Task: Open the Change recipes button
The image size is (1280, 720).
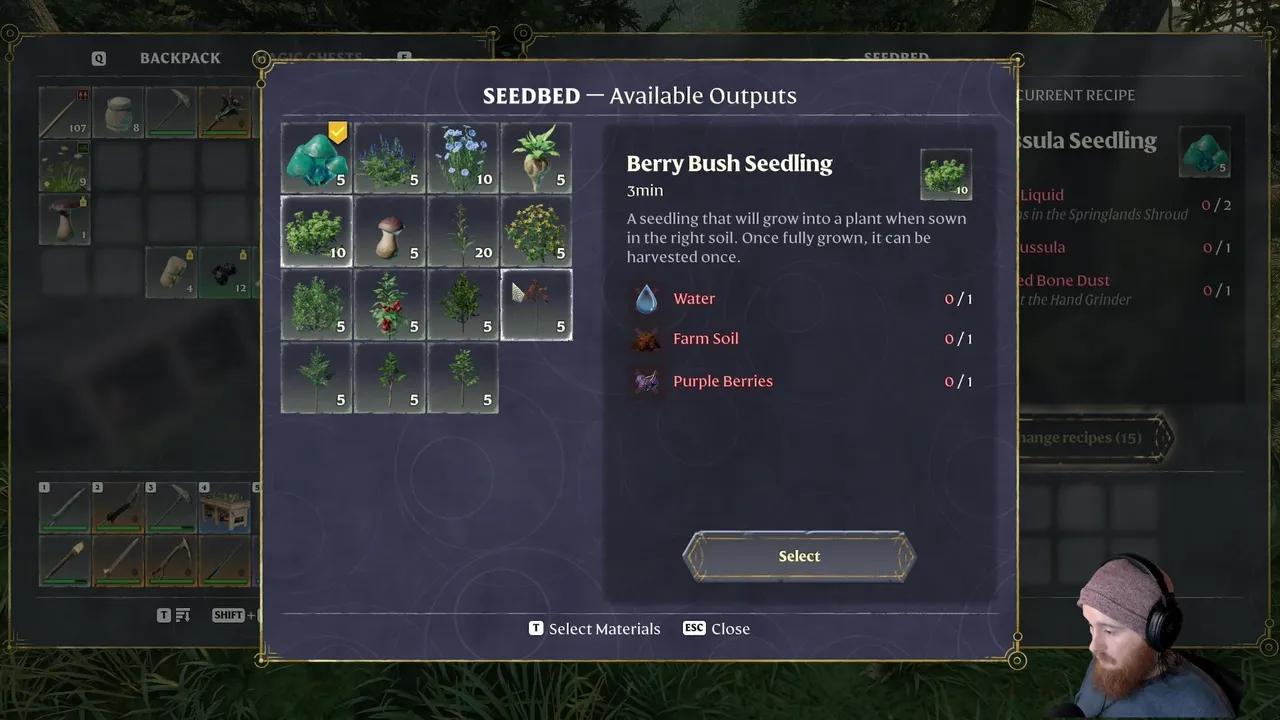Action: pos(1092,437)
